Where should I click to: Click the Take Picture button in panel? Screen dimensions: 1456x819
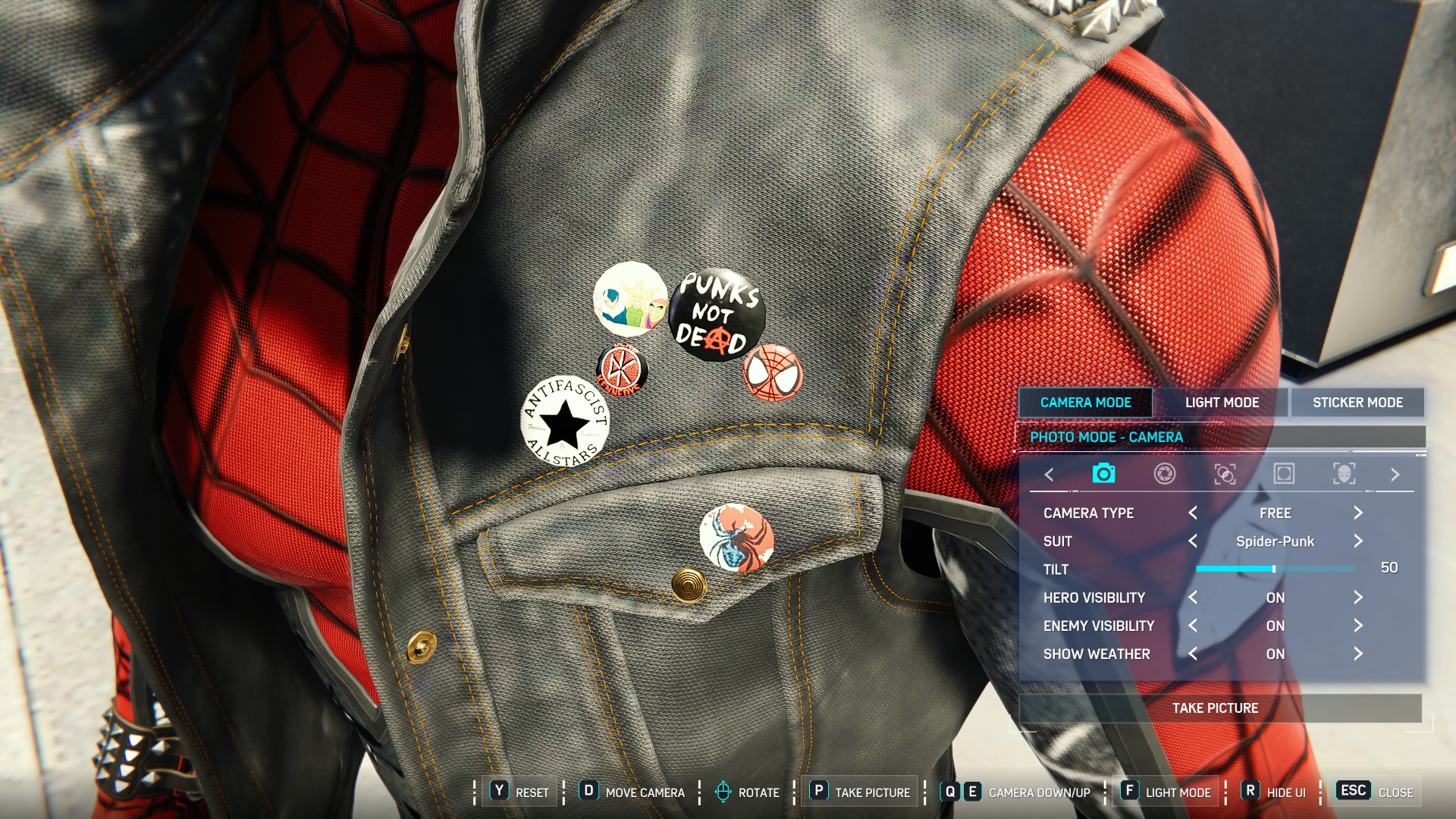(x=1216, y=708)
